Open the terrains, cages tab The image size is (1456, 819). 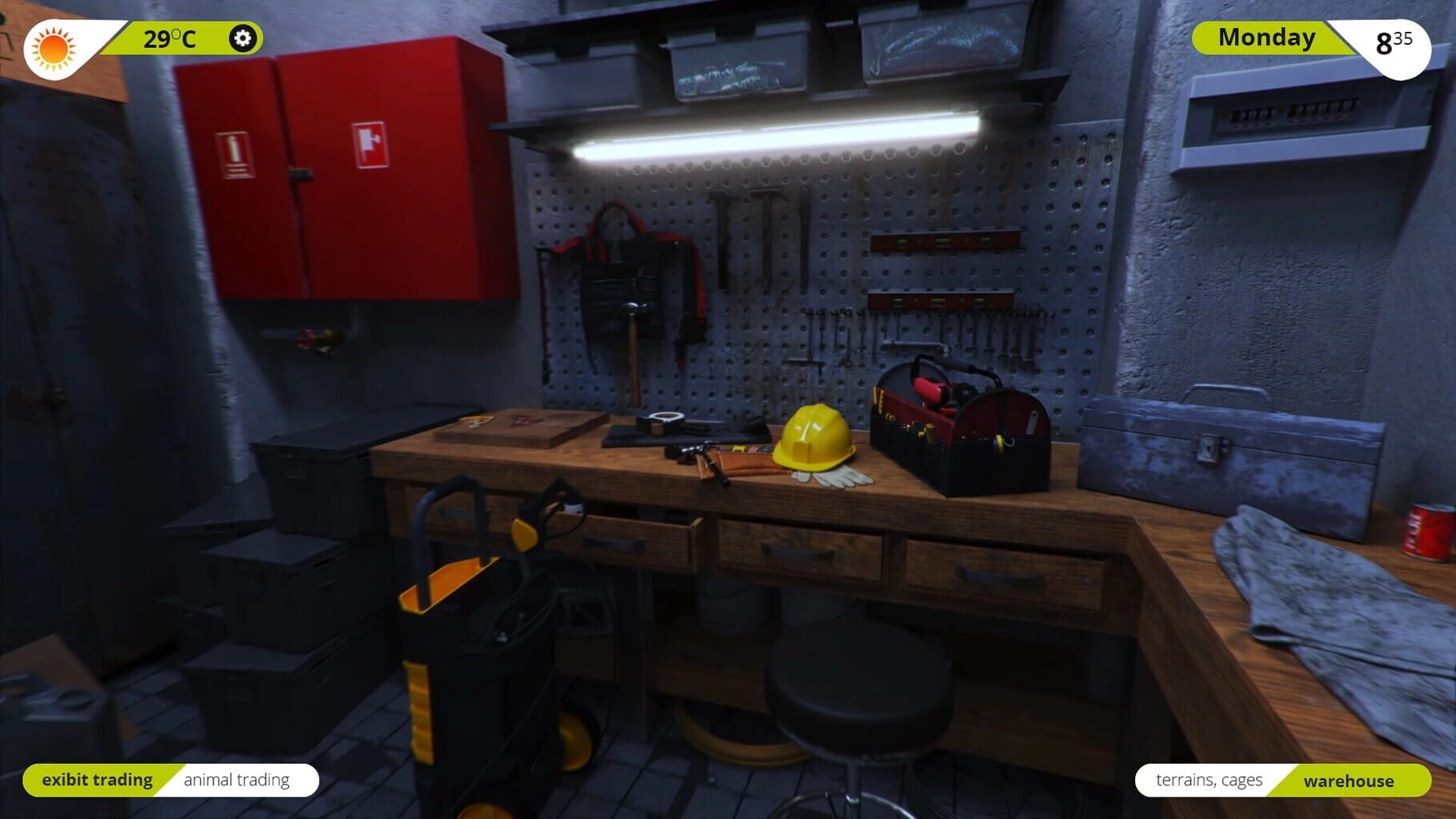coord(1209,781)
